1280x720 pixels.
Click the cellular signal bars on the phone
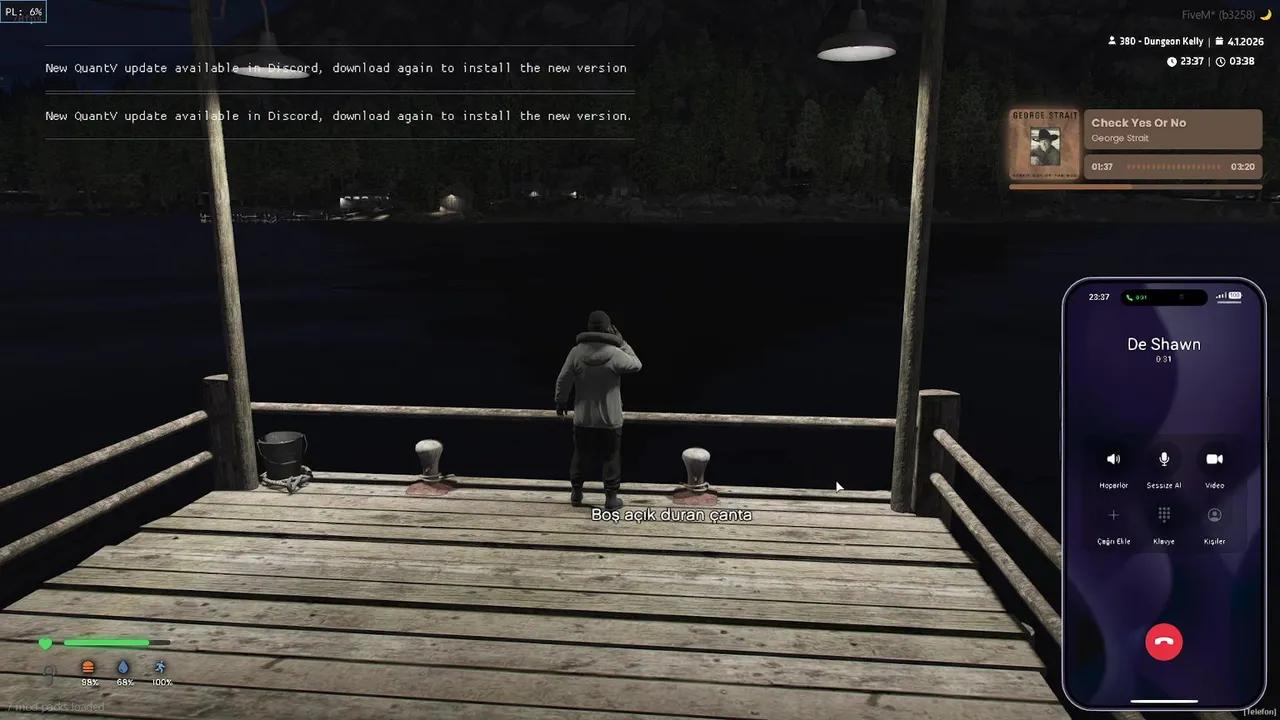coord(1219,296)
